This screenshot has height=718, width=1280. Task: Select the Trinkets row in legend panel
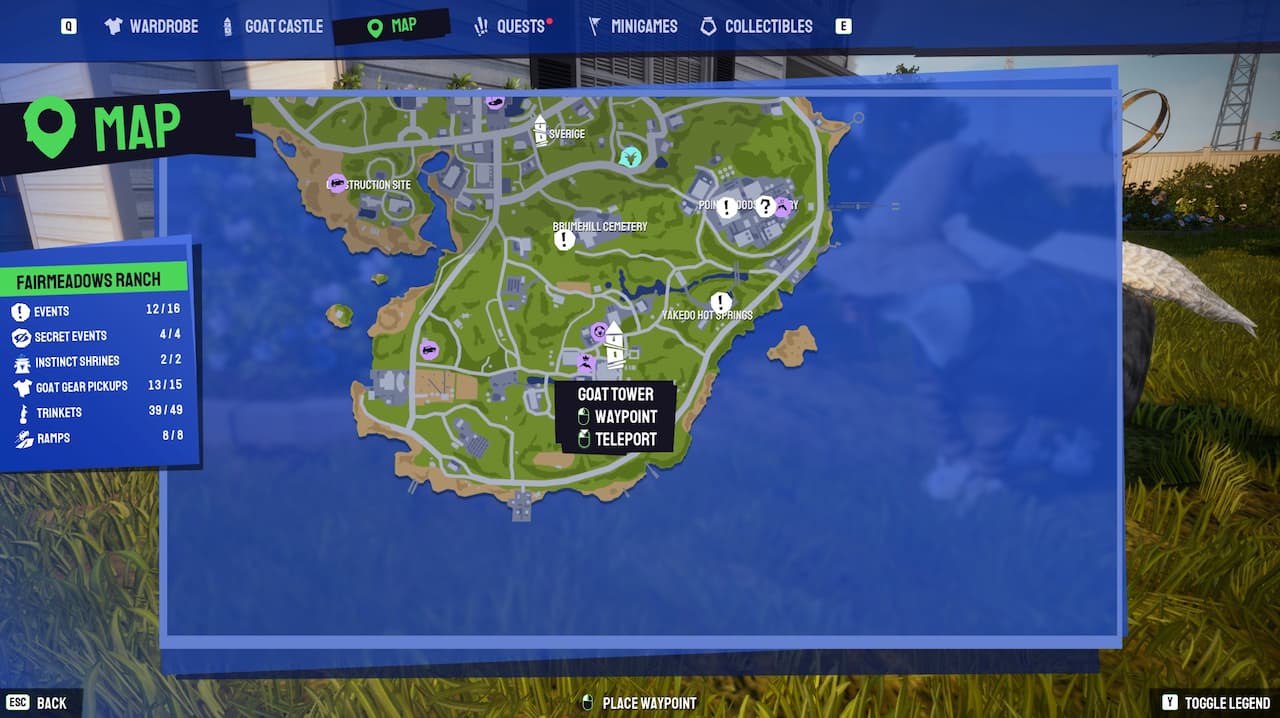(x=97, y=412)
